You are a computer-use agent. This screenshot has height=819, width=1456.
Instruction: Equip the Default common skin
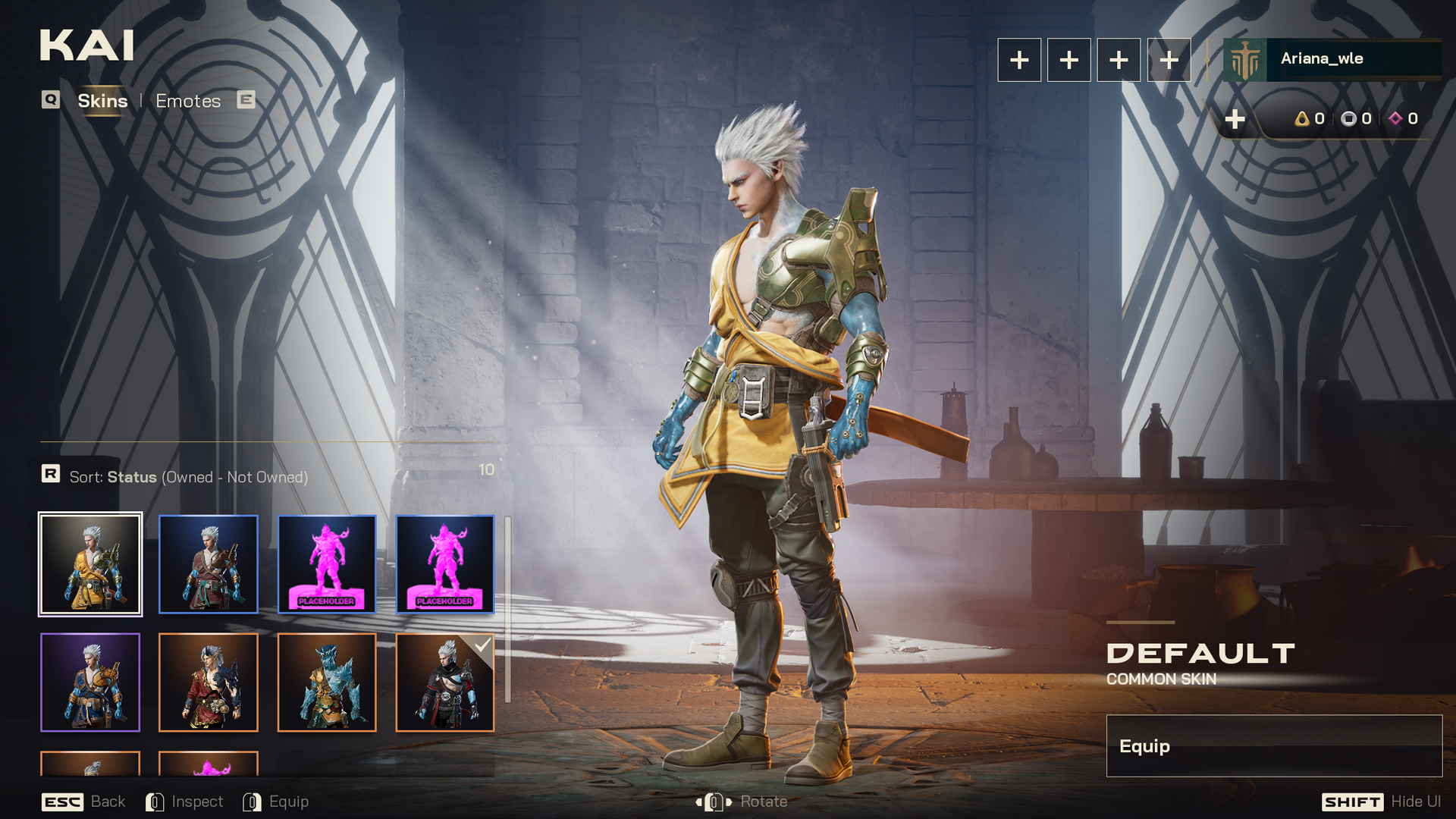tap(1273, 746)
